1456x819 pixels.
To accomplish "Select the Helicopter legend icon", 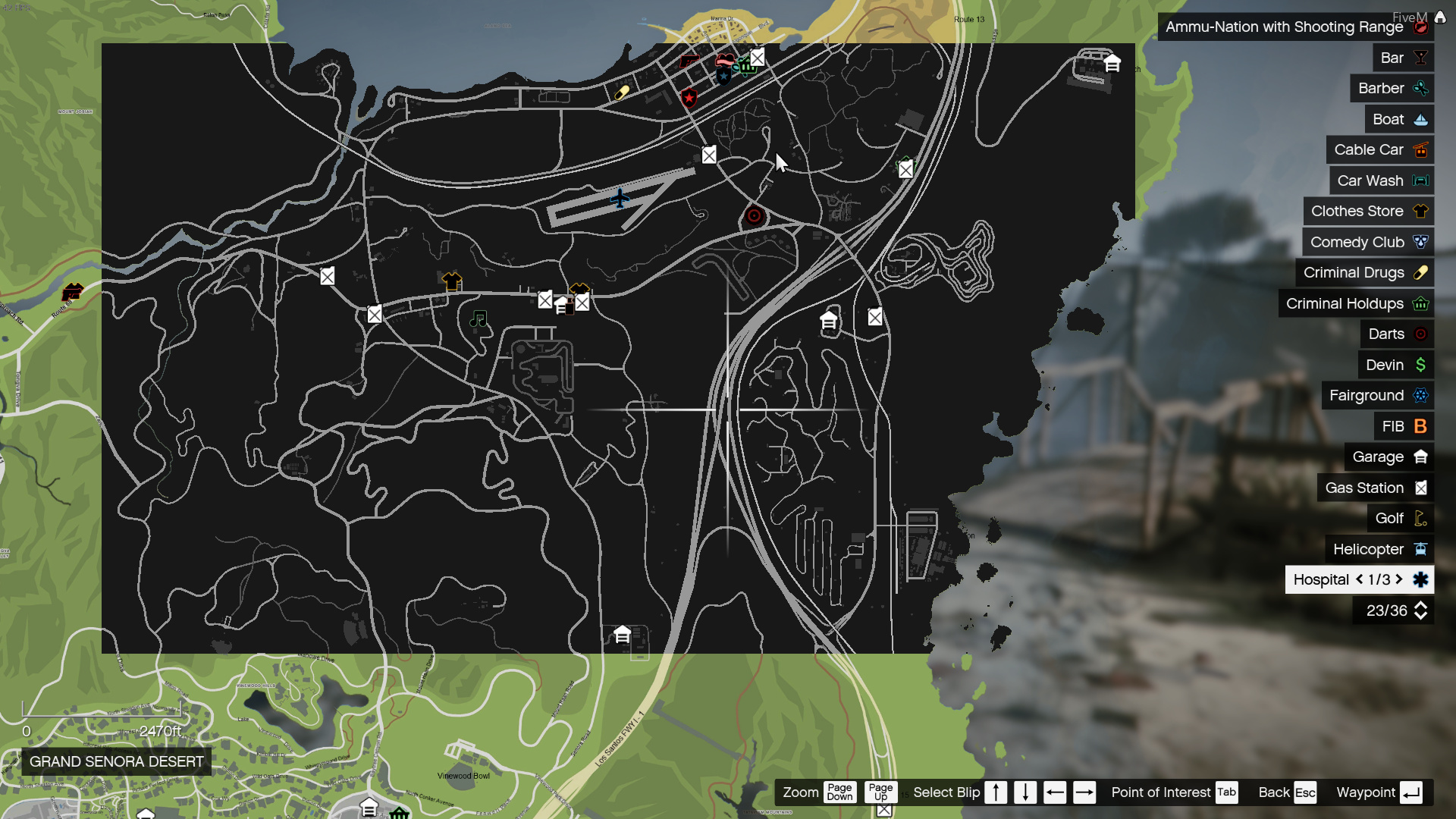I will pos(1419,549).
